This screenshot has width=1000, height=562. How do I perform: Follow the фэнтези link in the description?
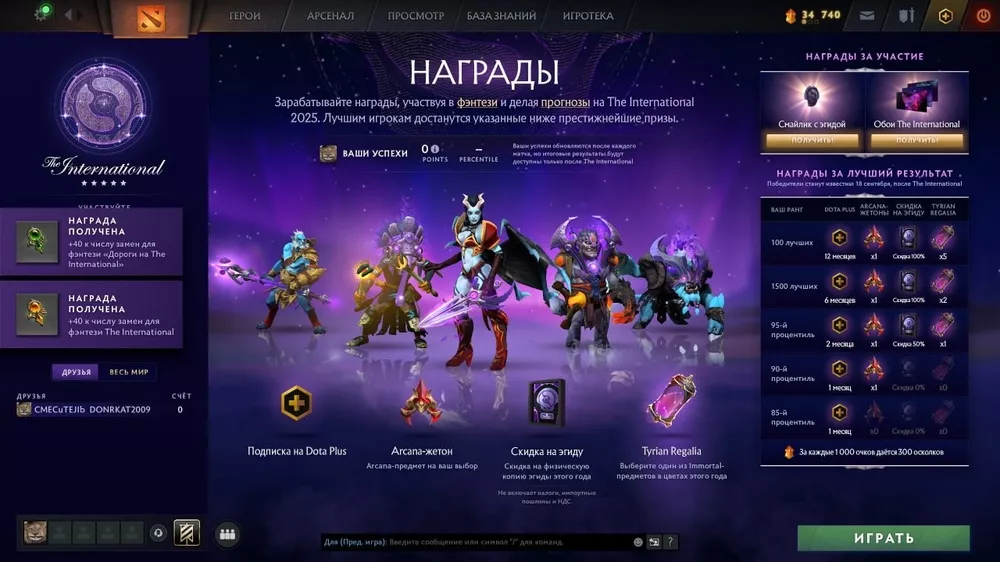coord(477,102)
